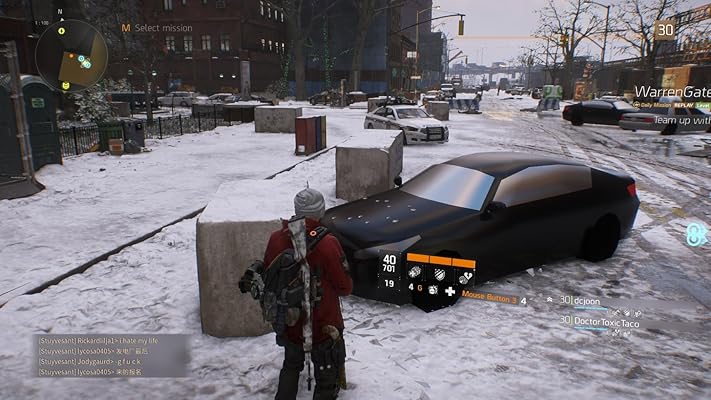The image size is (711, 400).
Task: Select teammate dcjoon in the group list
Action: (585, 300)
